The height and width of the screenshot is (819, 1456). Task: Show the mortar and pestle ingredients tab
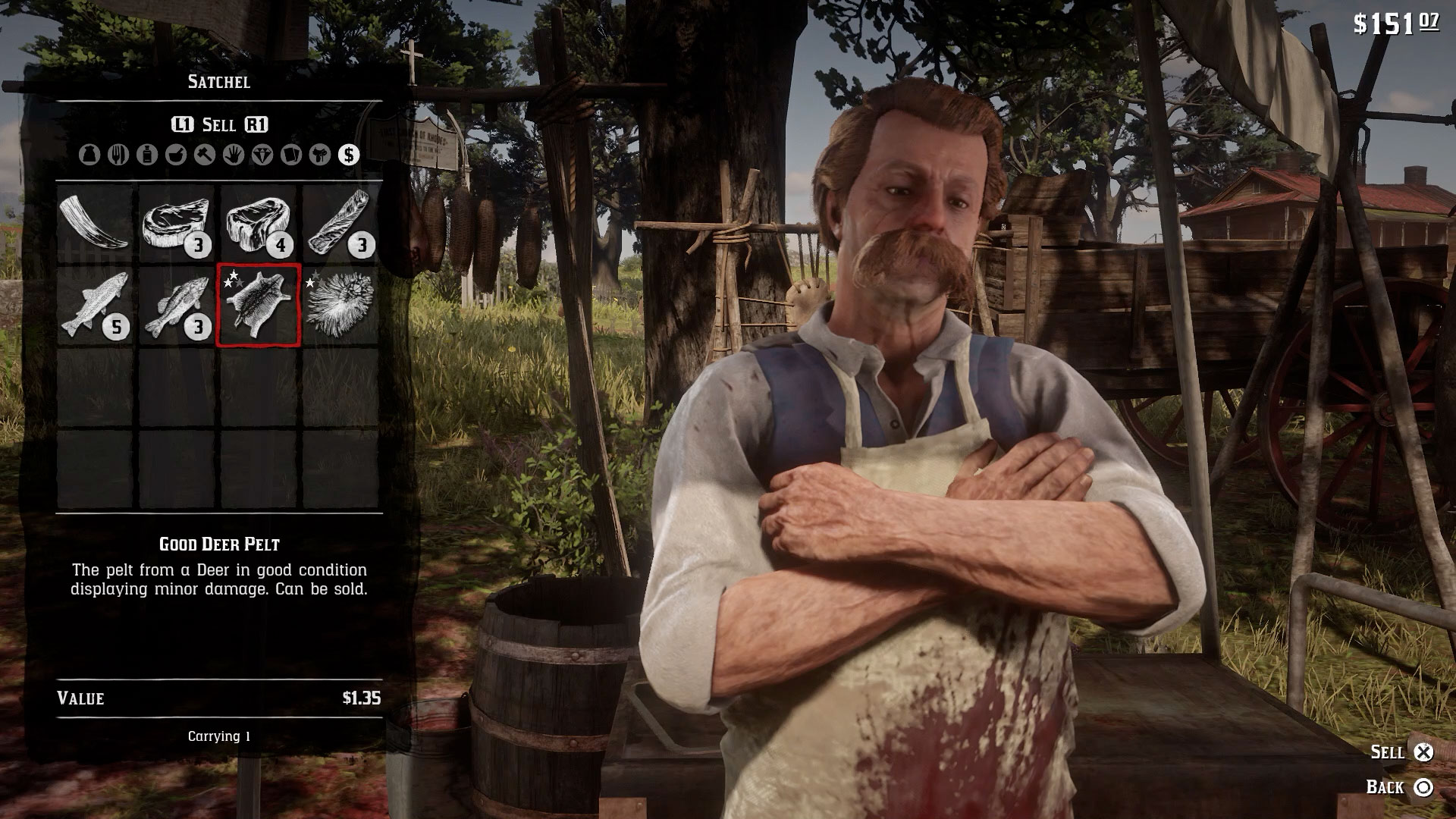coord(176,155)
